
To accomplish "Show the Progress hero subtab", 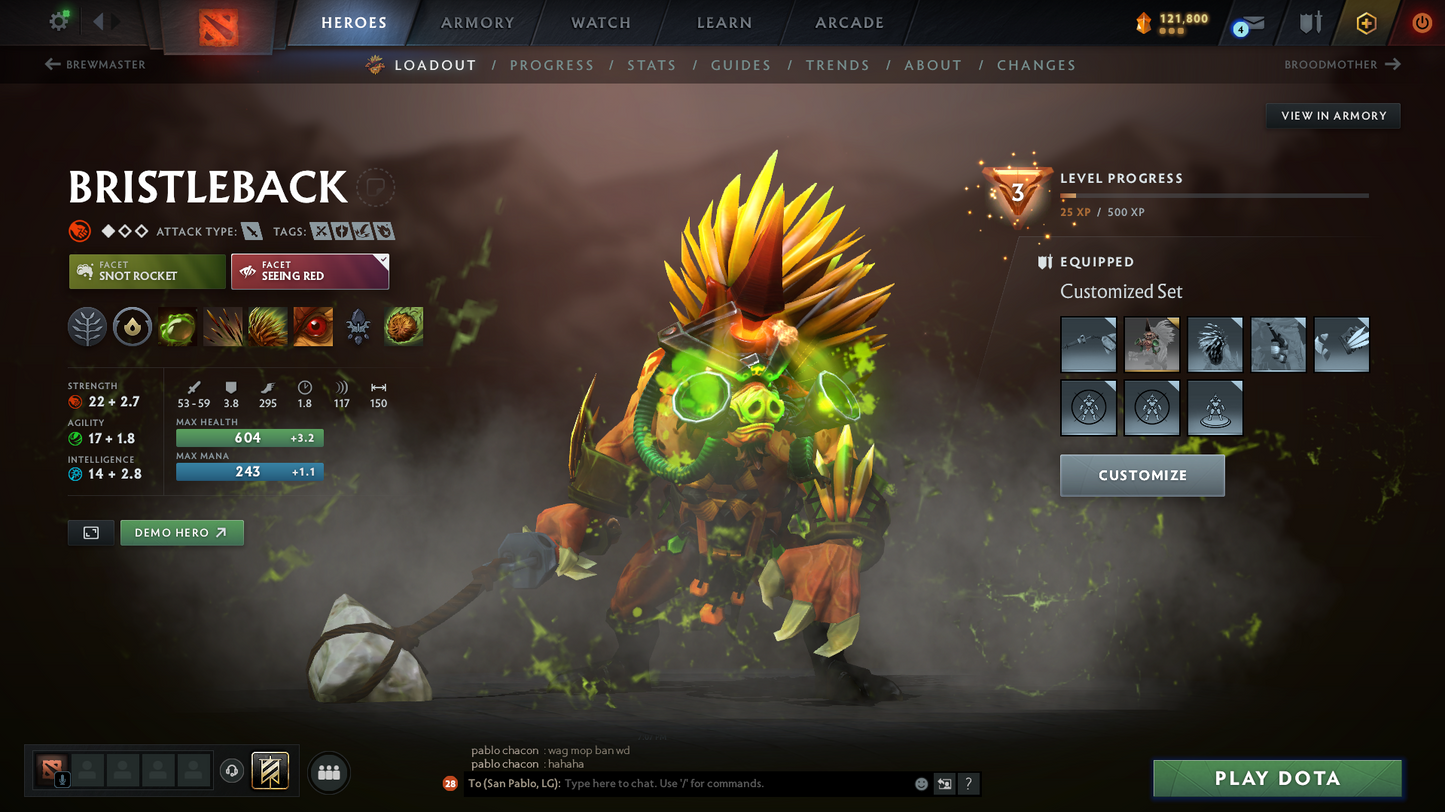I will coord(551,65).
